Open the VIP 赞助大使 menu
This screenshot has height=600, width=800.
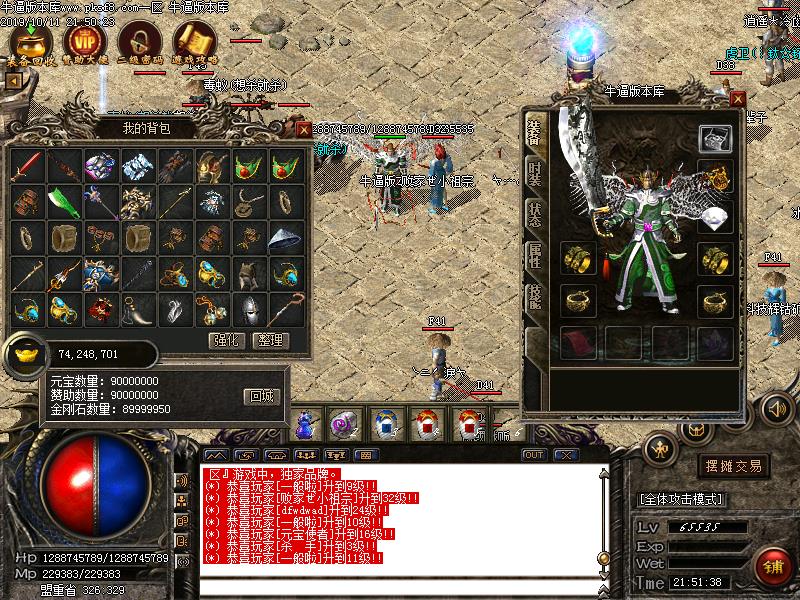point(84,43)
